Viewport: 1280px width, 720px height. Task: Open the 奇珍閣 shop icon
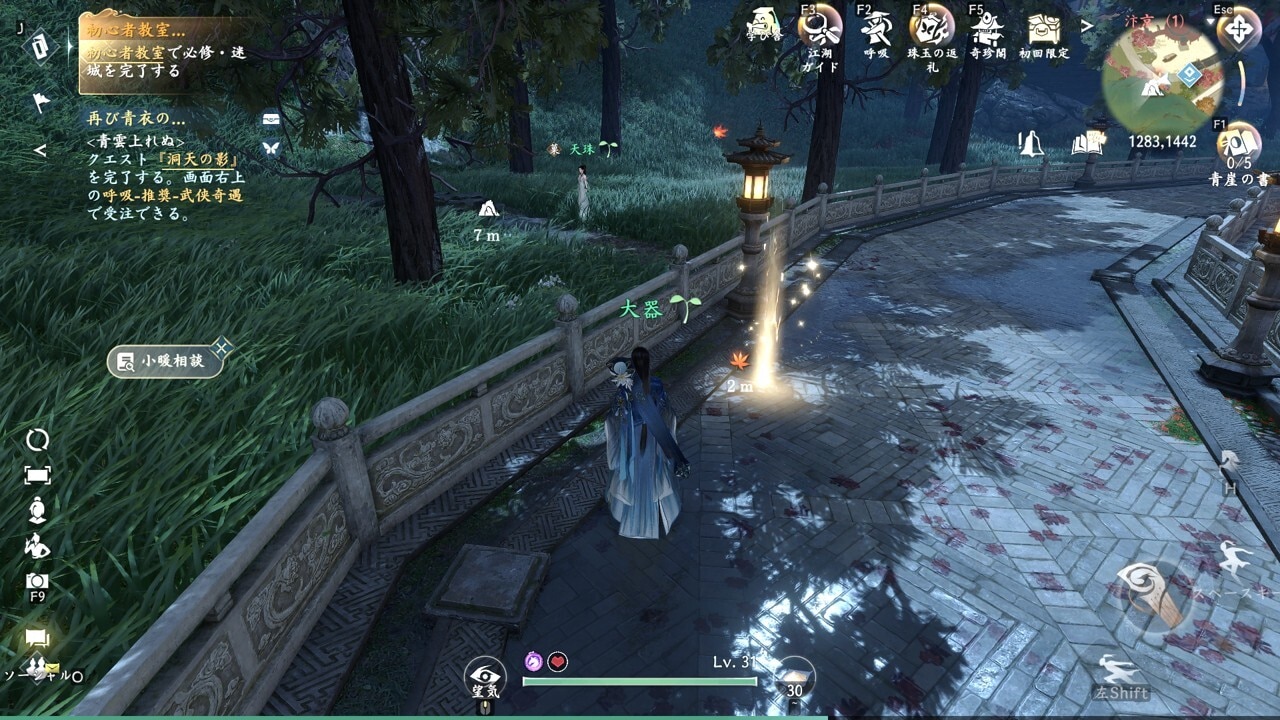point(988,26)
